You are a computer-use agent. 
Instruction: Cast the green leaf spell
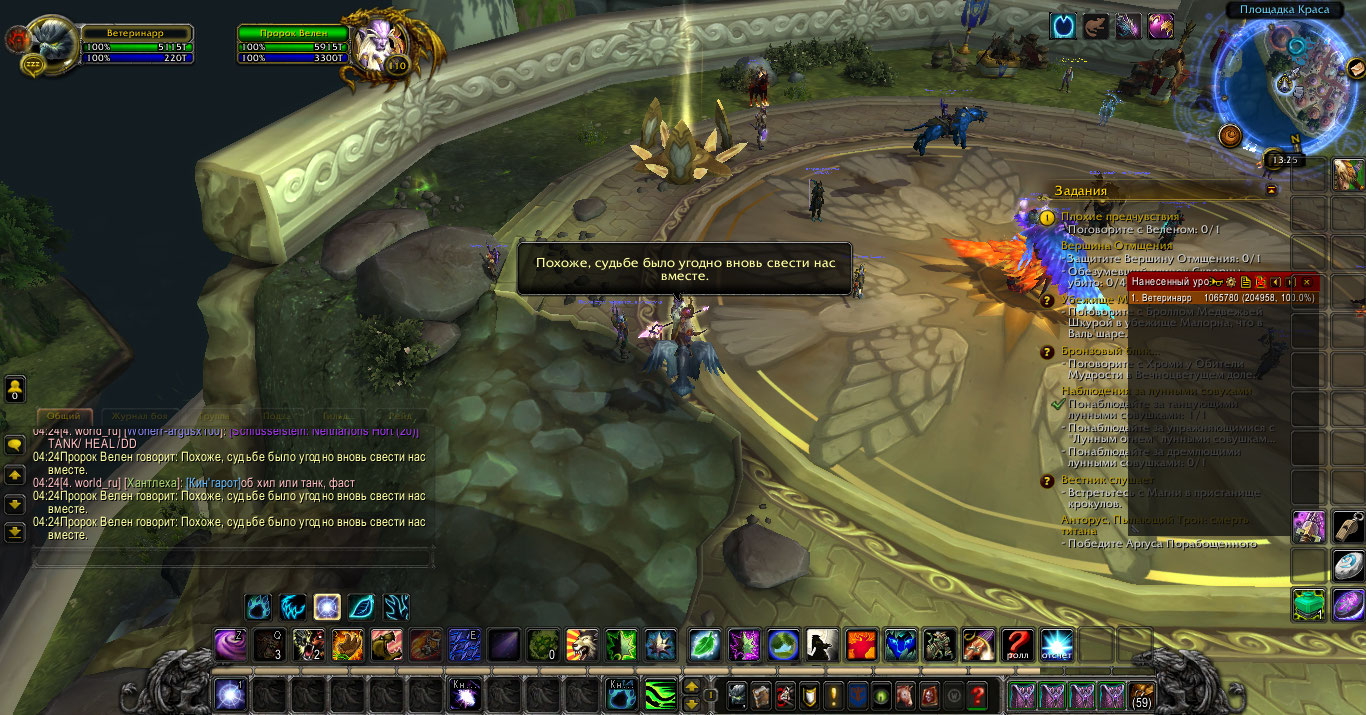click(704, 645)
